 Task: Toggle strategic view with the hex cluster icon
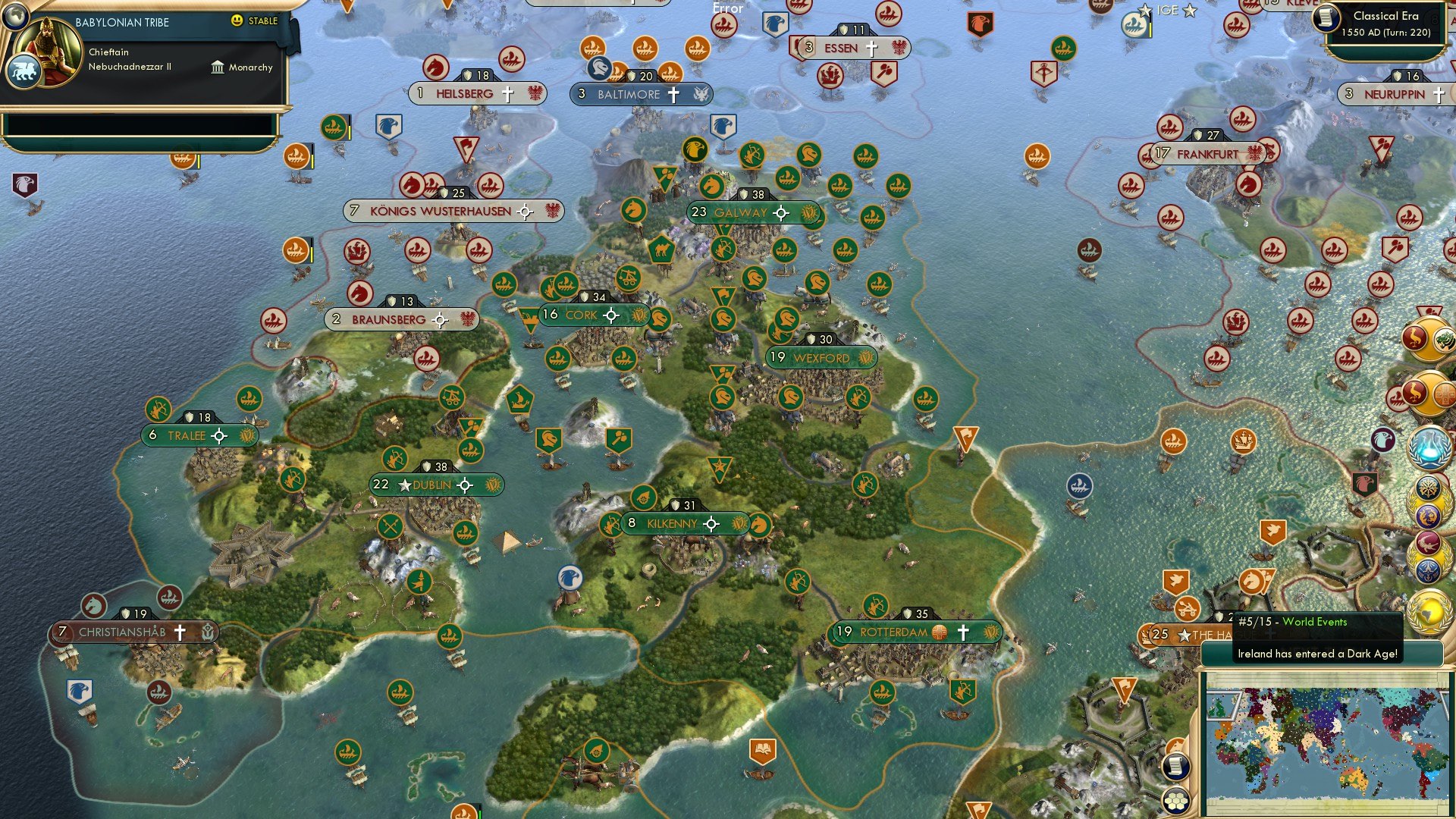1175,801
